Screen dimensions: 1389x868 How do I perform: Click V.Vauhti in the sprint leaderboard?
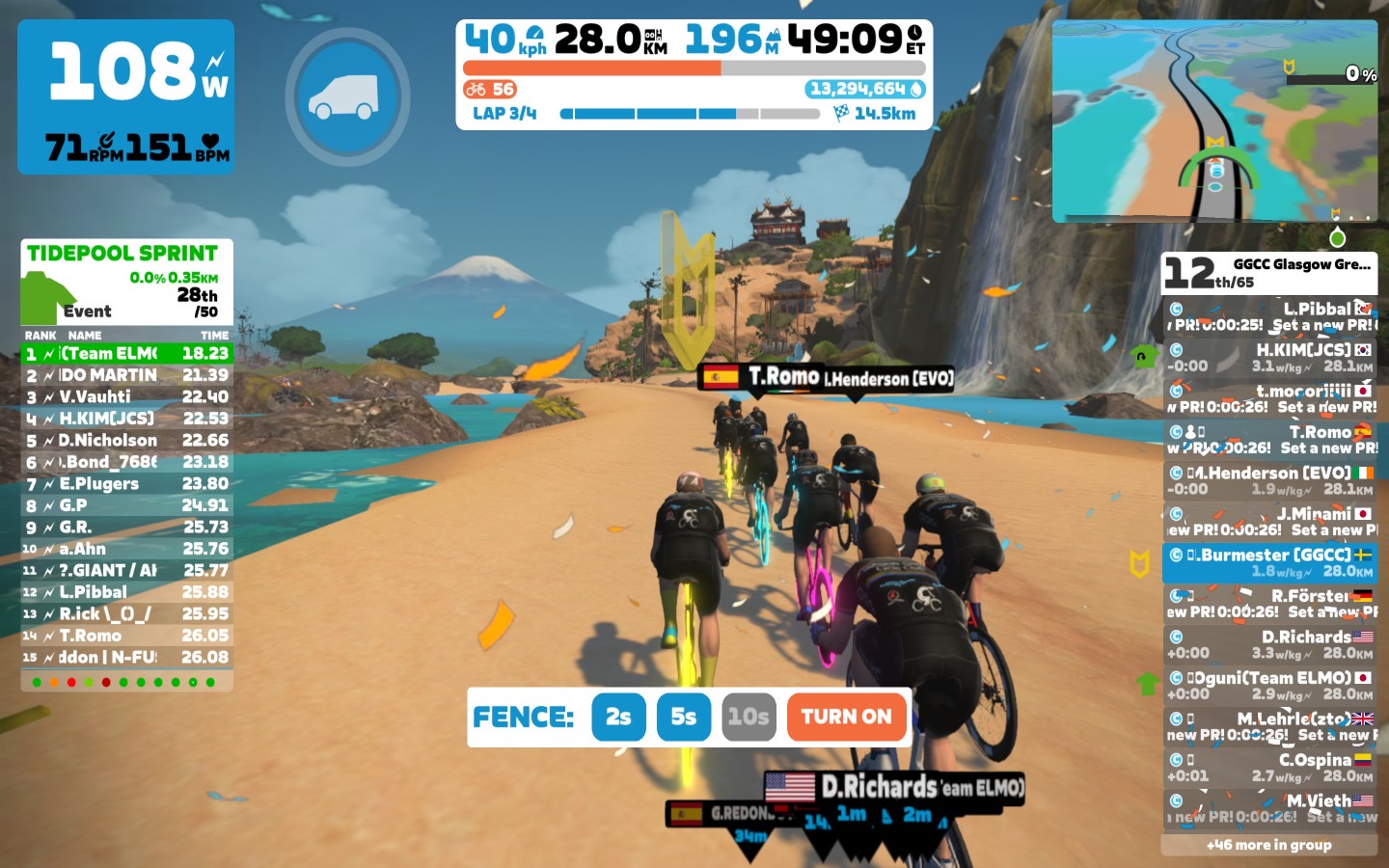127,396
